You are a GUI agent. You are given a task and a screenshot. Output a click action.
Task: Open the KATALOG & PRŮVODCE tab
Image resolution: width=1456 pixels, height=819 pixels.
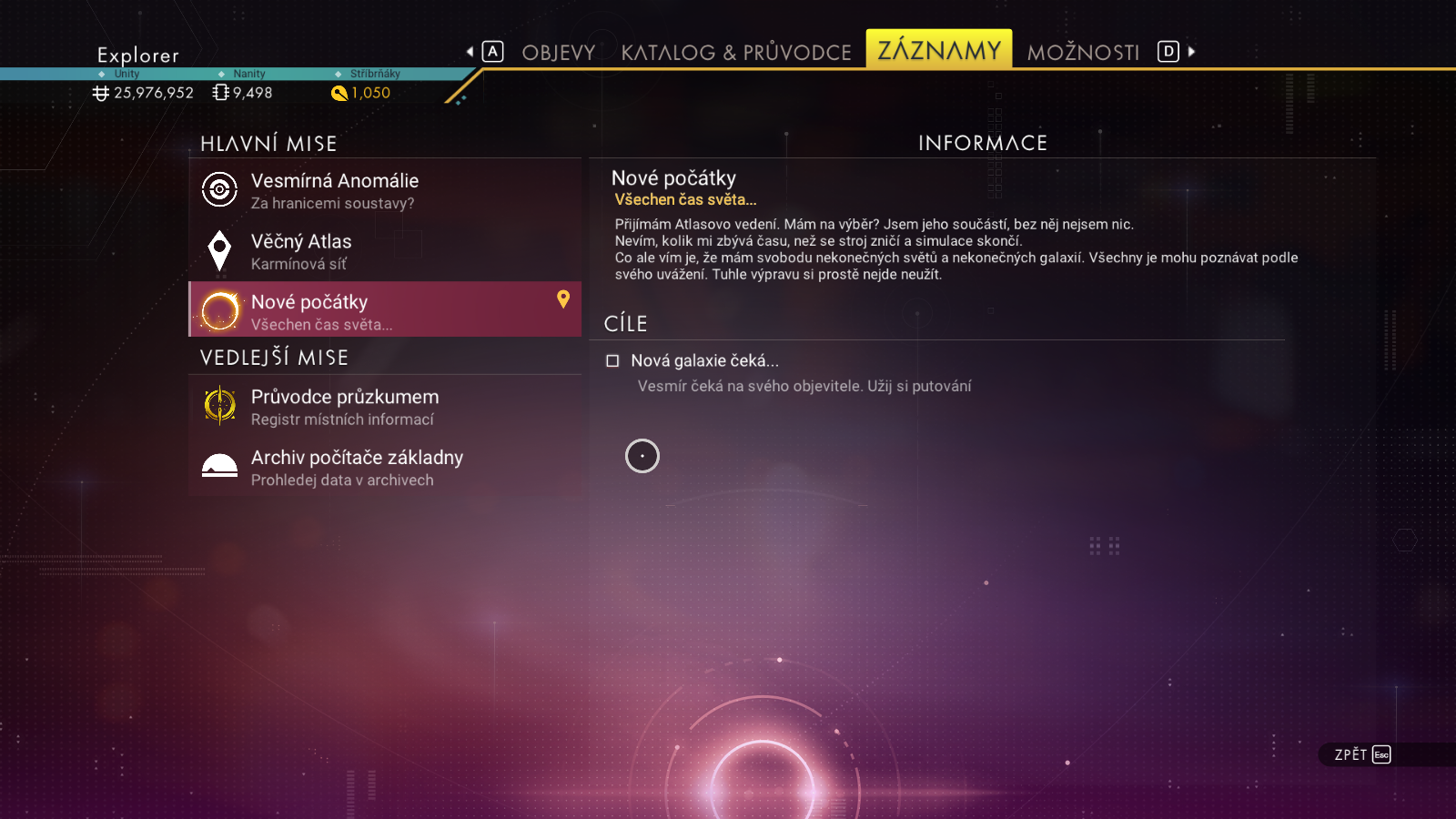(x=736, y=53)
